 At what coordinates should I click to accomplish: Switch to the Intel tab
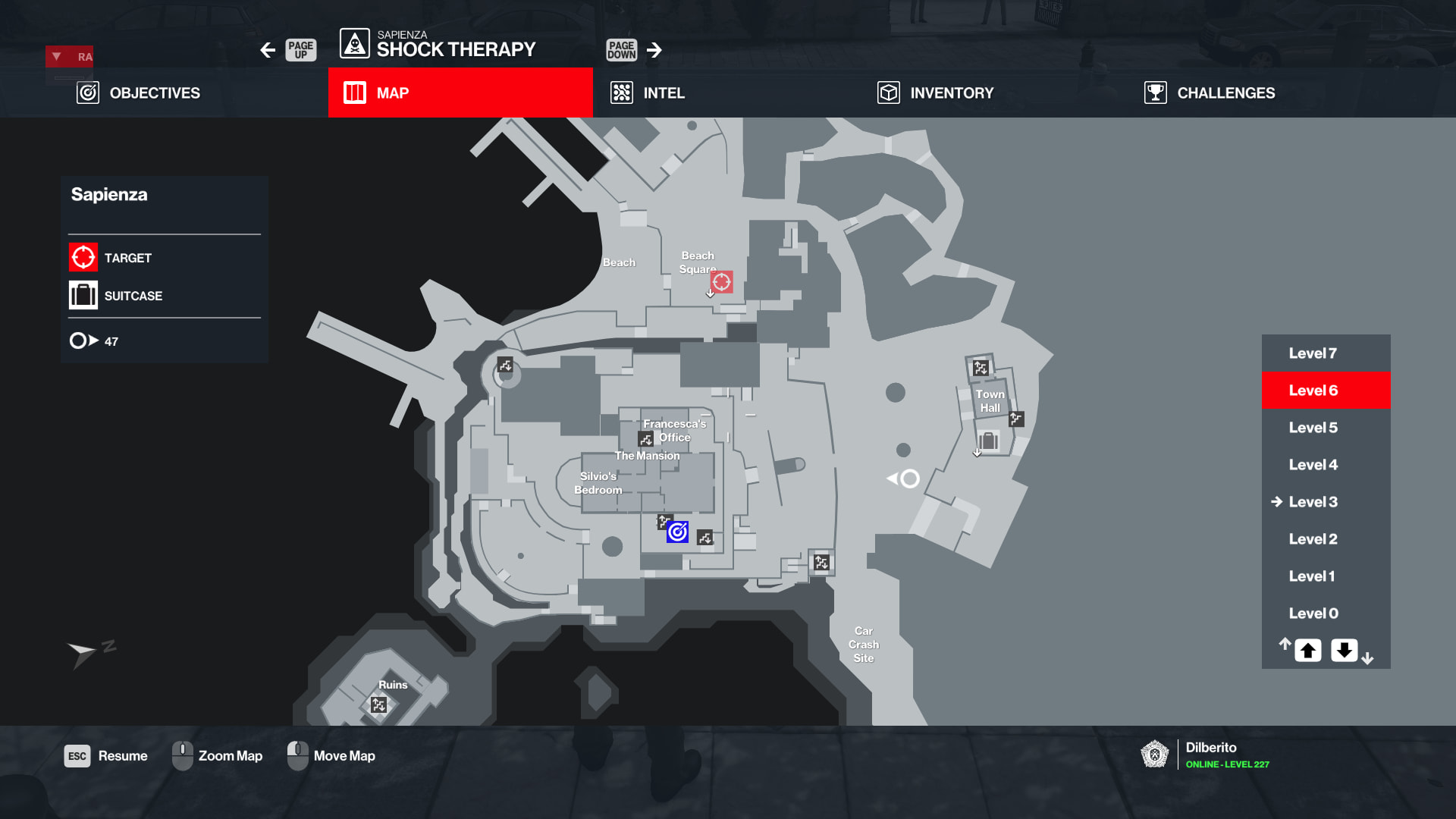(x=648, y=93)
